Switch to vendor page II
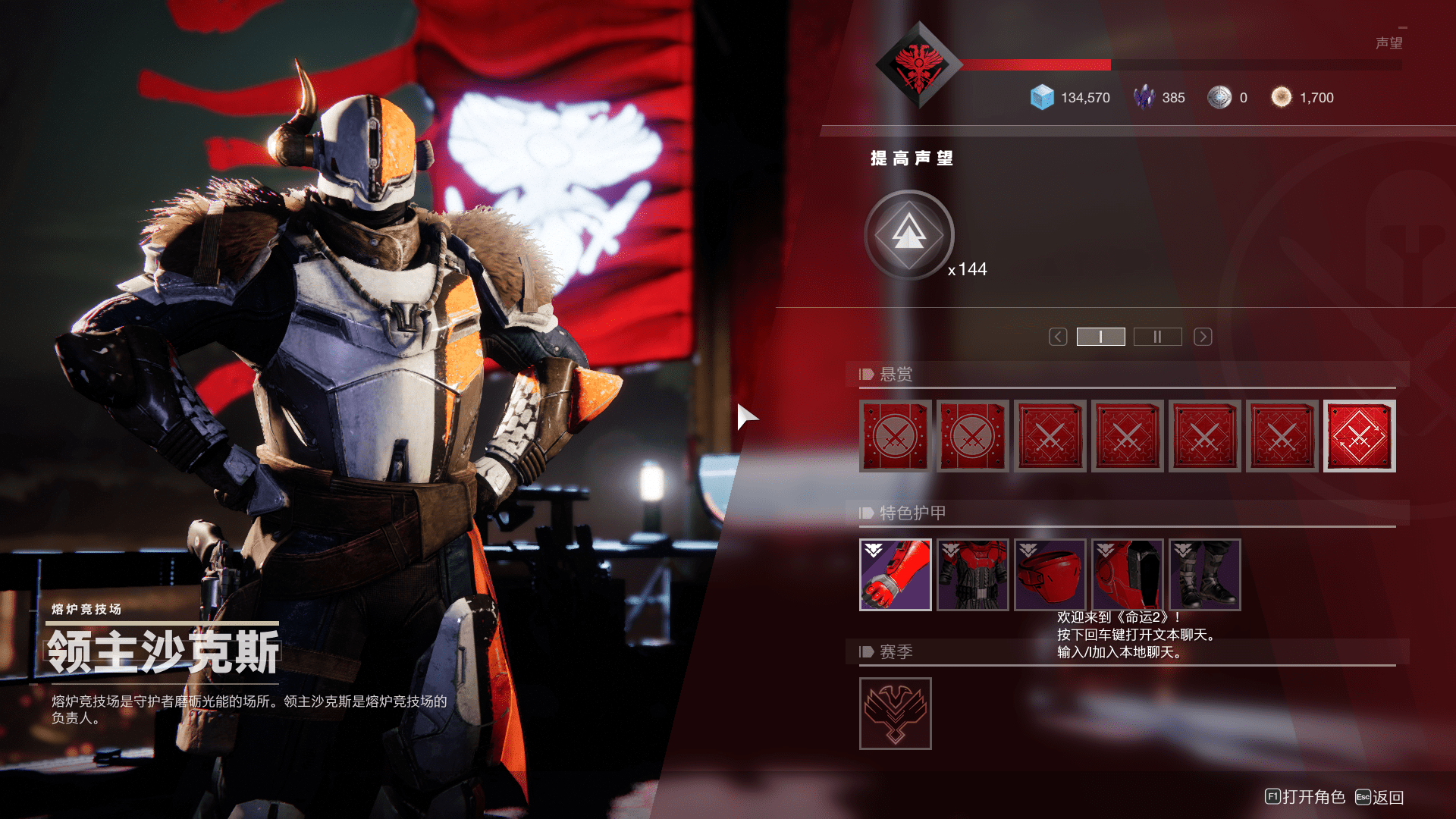 pyautogui.click(x=1157, y=337)
